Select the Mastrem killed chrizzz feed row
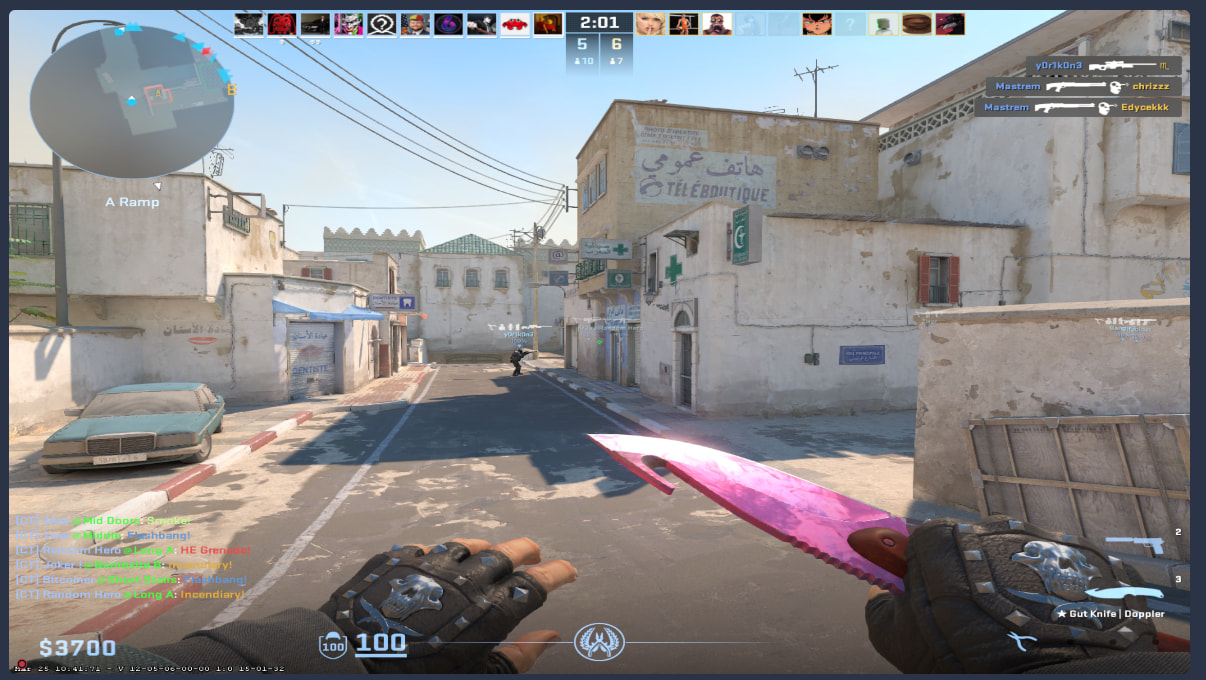This screenshot has height=680, width=1206. [x=1083, y=87]
